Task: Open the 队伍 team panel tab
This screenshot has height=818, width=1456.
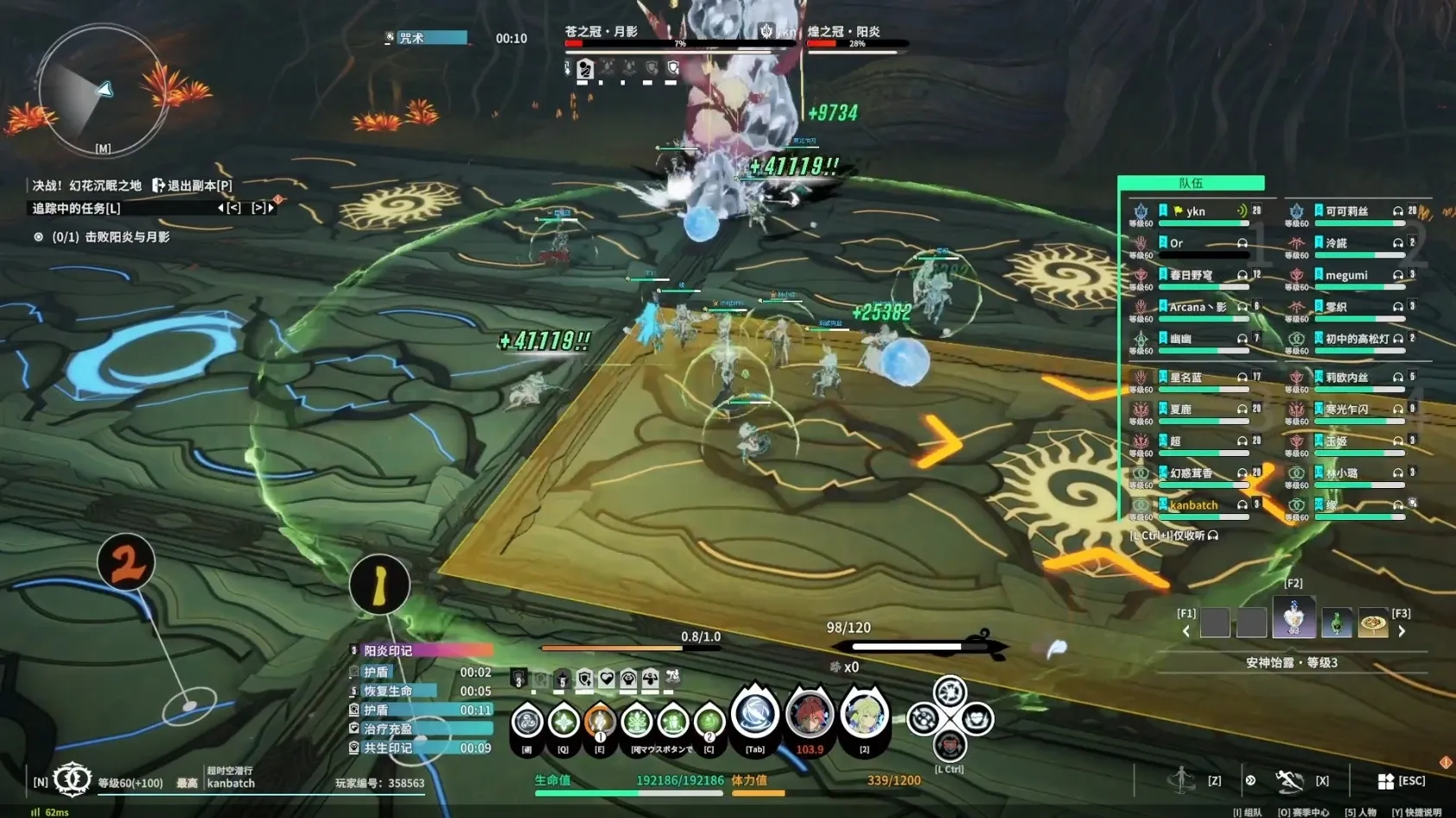Action: 1191,183
